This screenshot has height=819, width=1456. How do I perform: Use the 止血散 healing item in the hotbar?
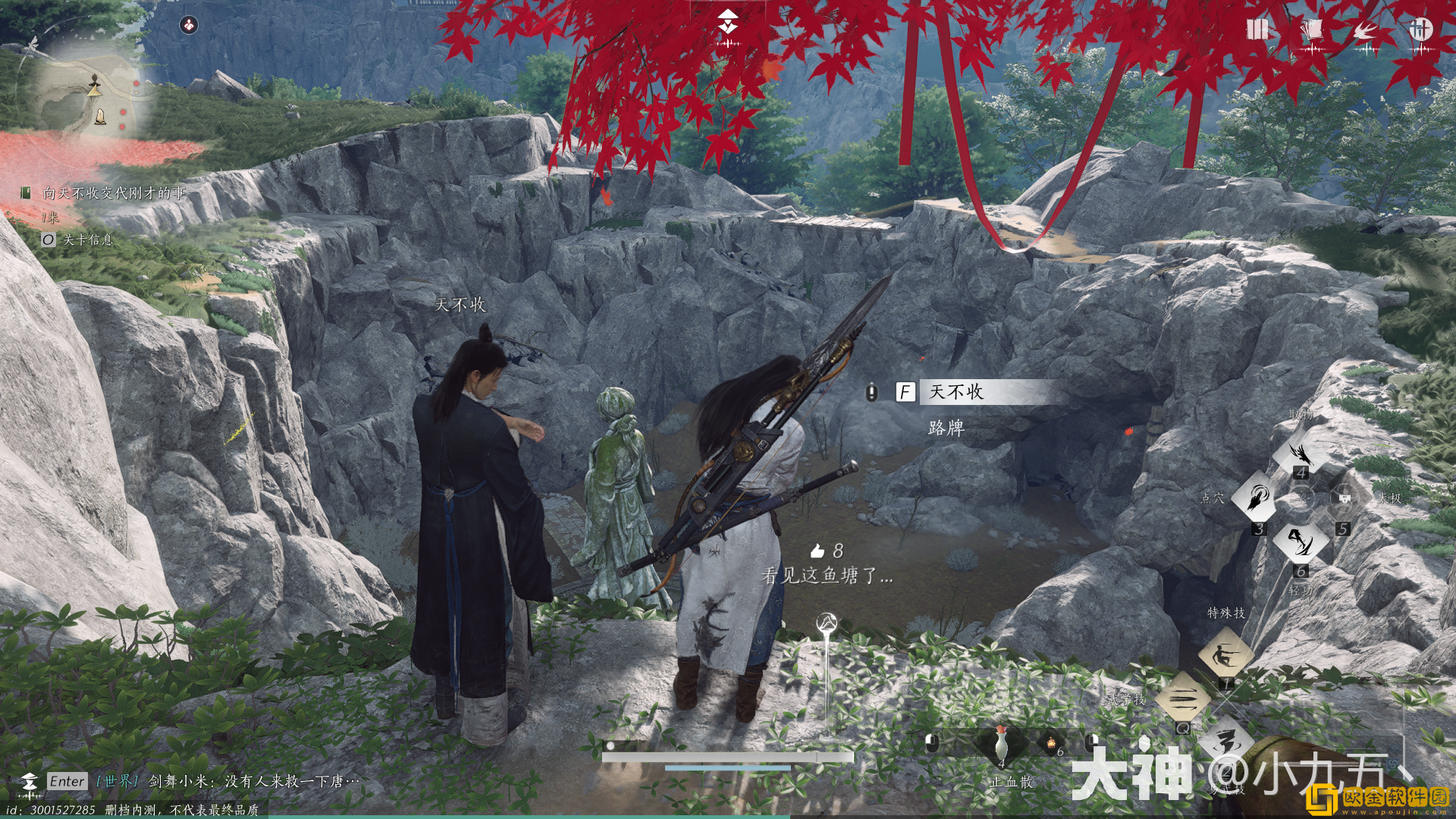pyautogui.click(x=1000, y=747)
